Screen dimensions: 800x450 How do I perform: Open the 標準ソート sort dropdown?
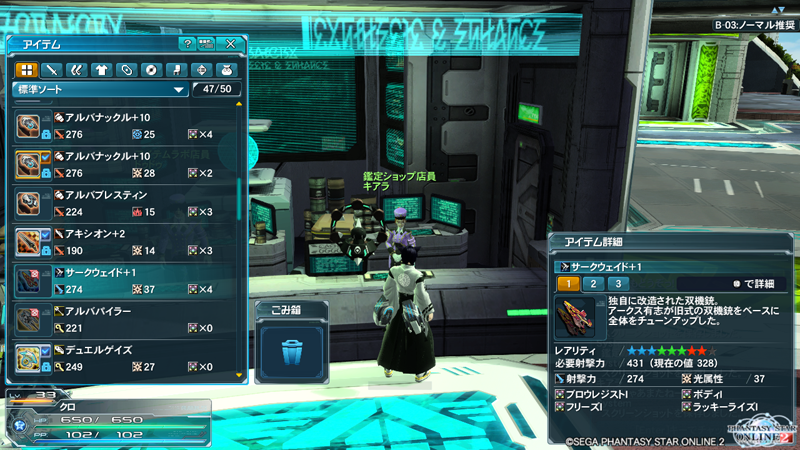coord(100,90)
